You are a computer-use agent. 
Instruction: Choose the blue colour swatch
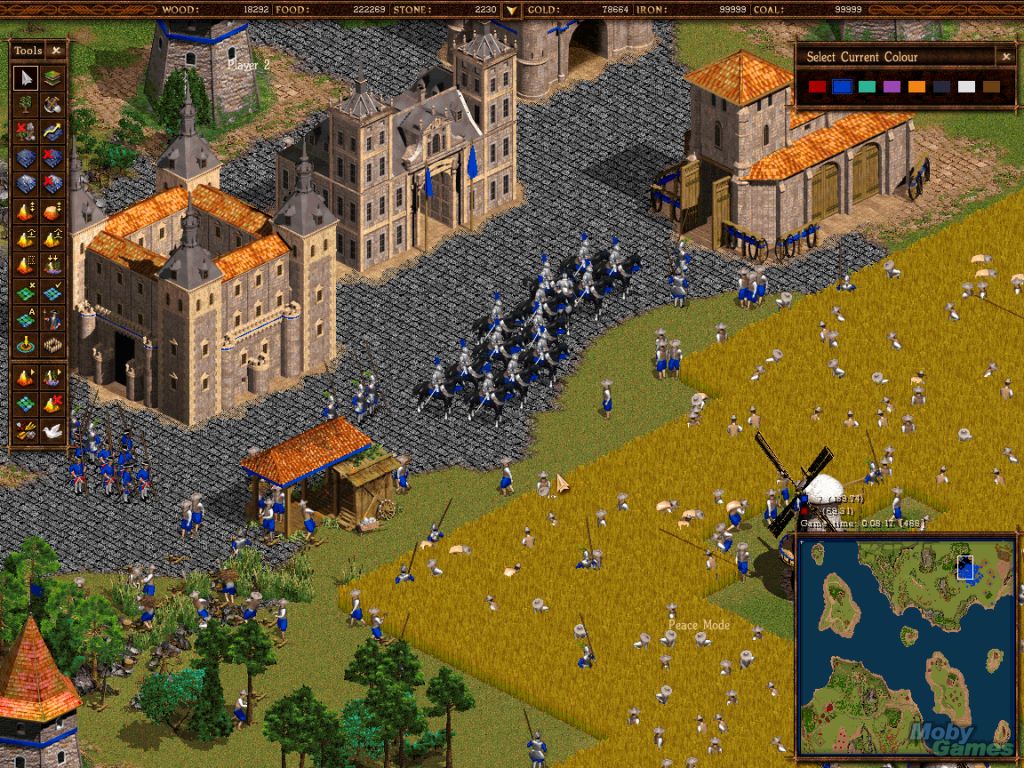(x=842, y=87)
